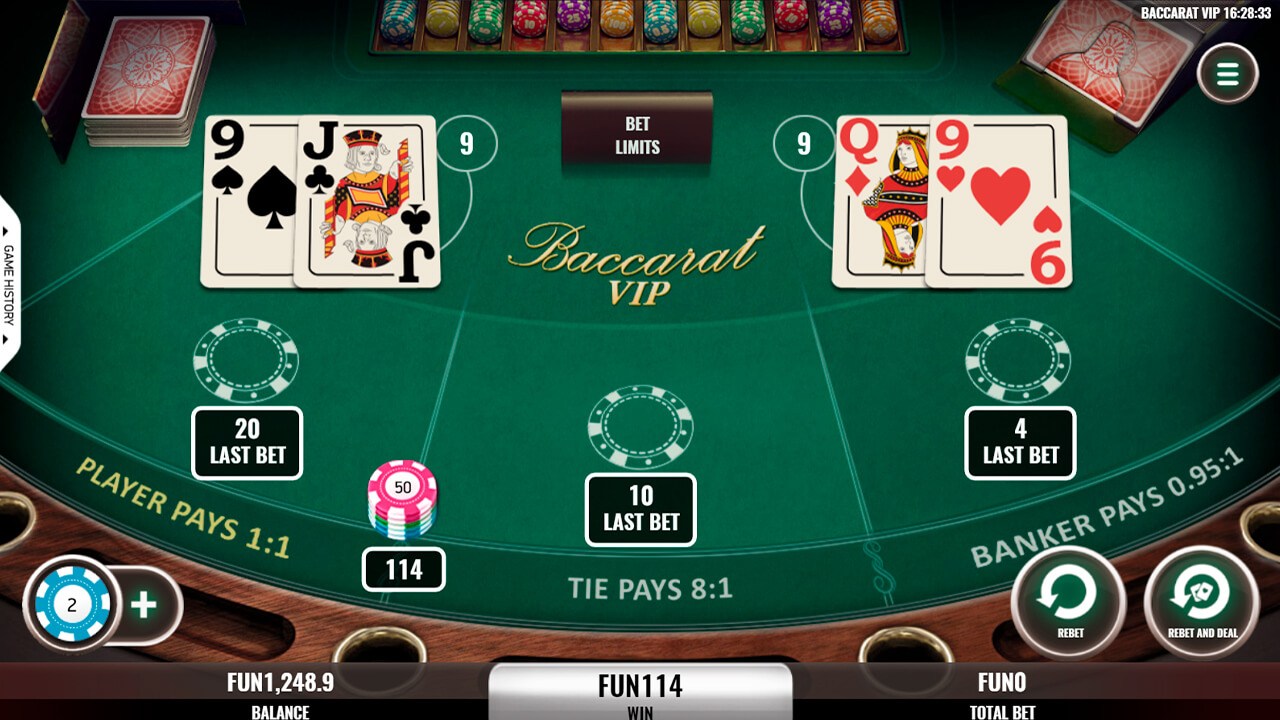Click the 20 Last Bet marker
The width and height of the screenshot is (1280, 720).
coord(246,442)
